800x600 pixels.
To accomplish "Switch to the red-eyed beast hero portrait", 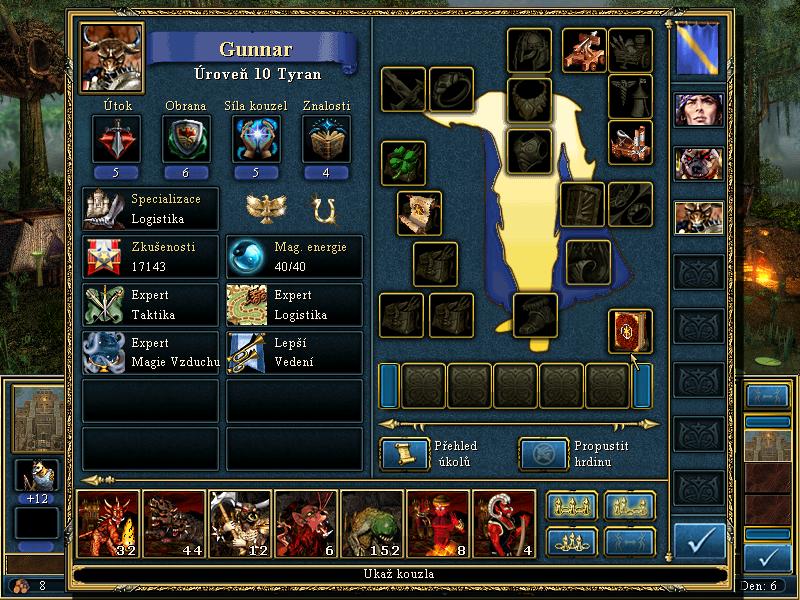I will click(x=699, y=163).
